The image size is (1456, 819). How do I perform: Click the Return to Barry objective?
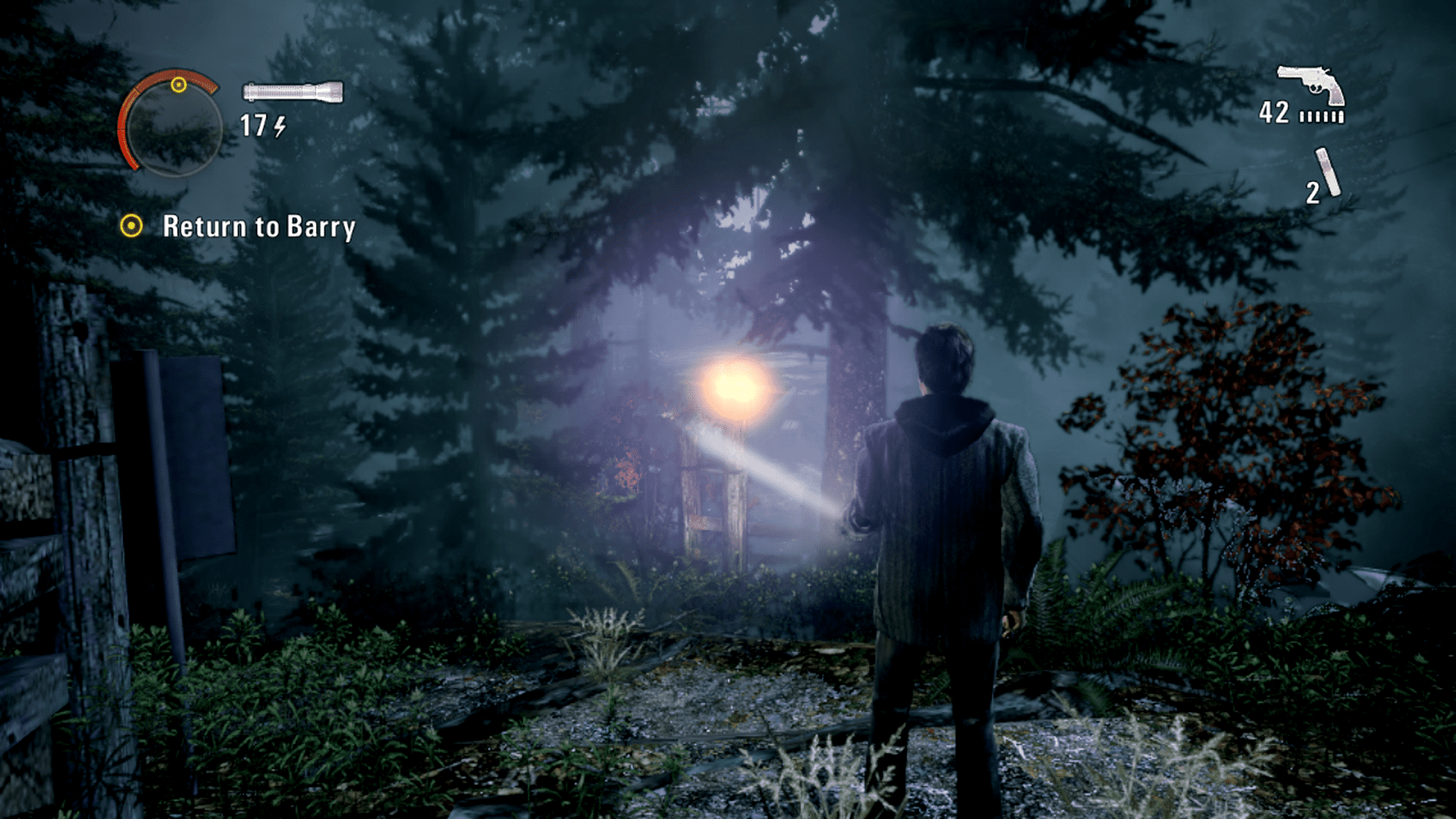[x=258, y=227]
